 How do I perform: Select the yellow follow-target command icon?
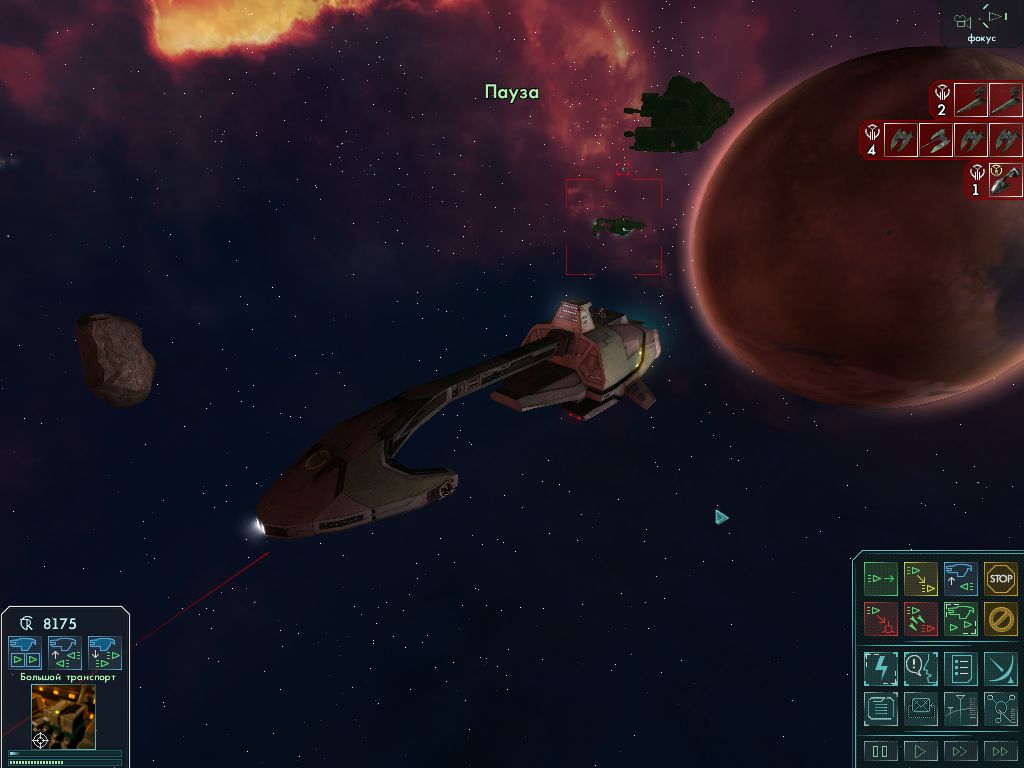(x=920, y=579)
